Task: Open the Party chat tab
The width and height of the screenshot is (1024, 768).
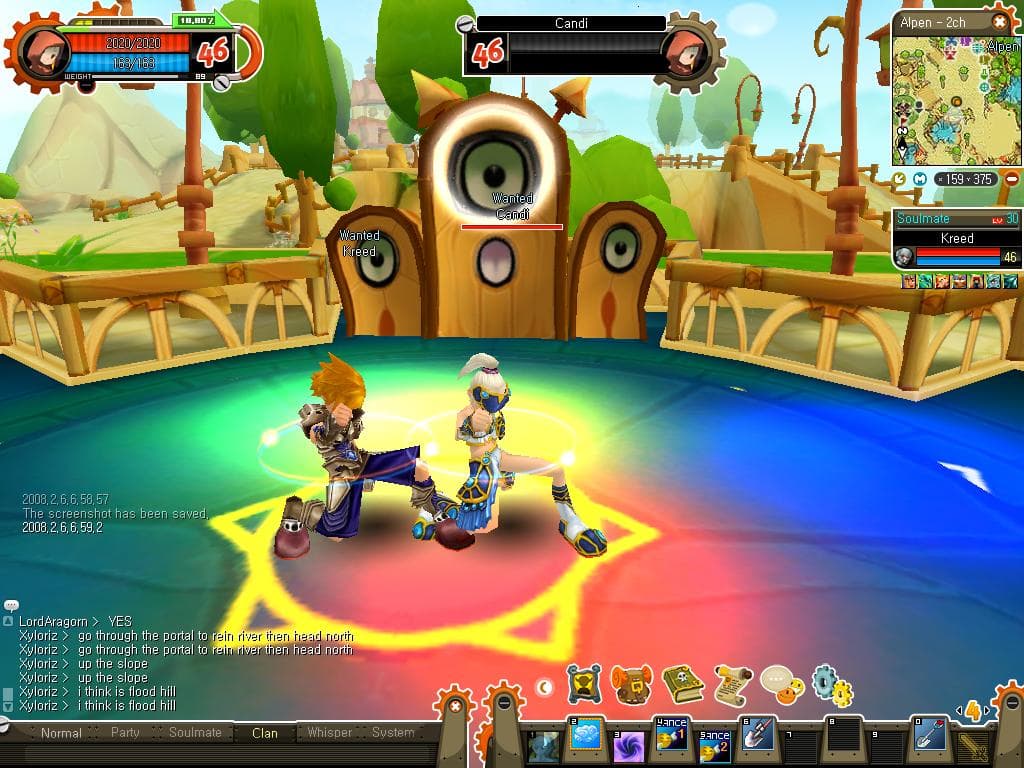Action: 125,733
